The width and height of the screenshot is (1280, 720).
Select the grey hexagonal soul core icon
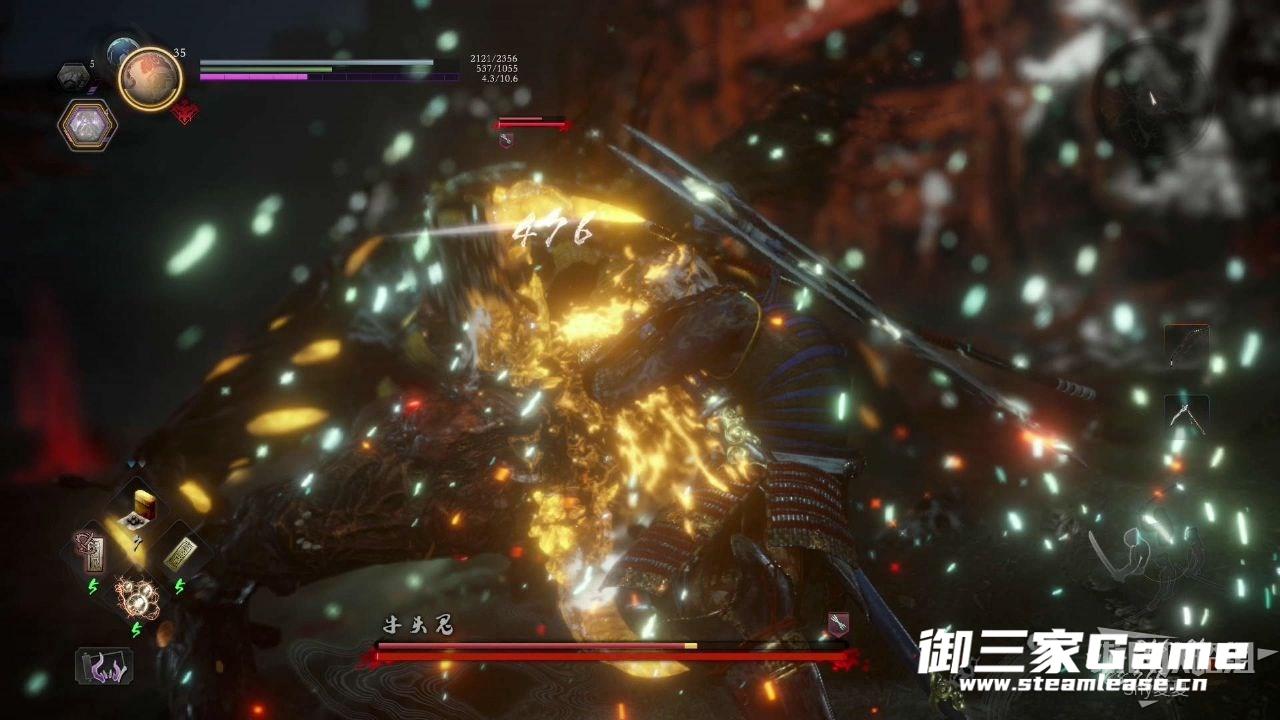pyautogui.click(x=72, y=76)
